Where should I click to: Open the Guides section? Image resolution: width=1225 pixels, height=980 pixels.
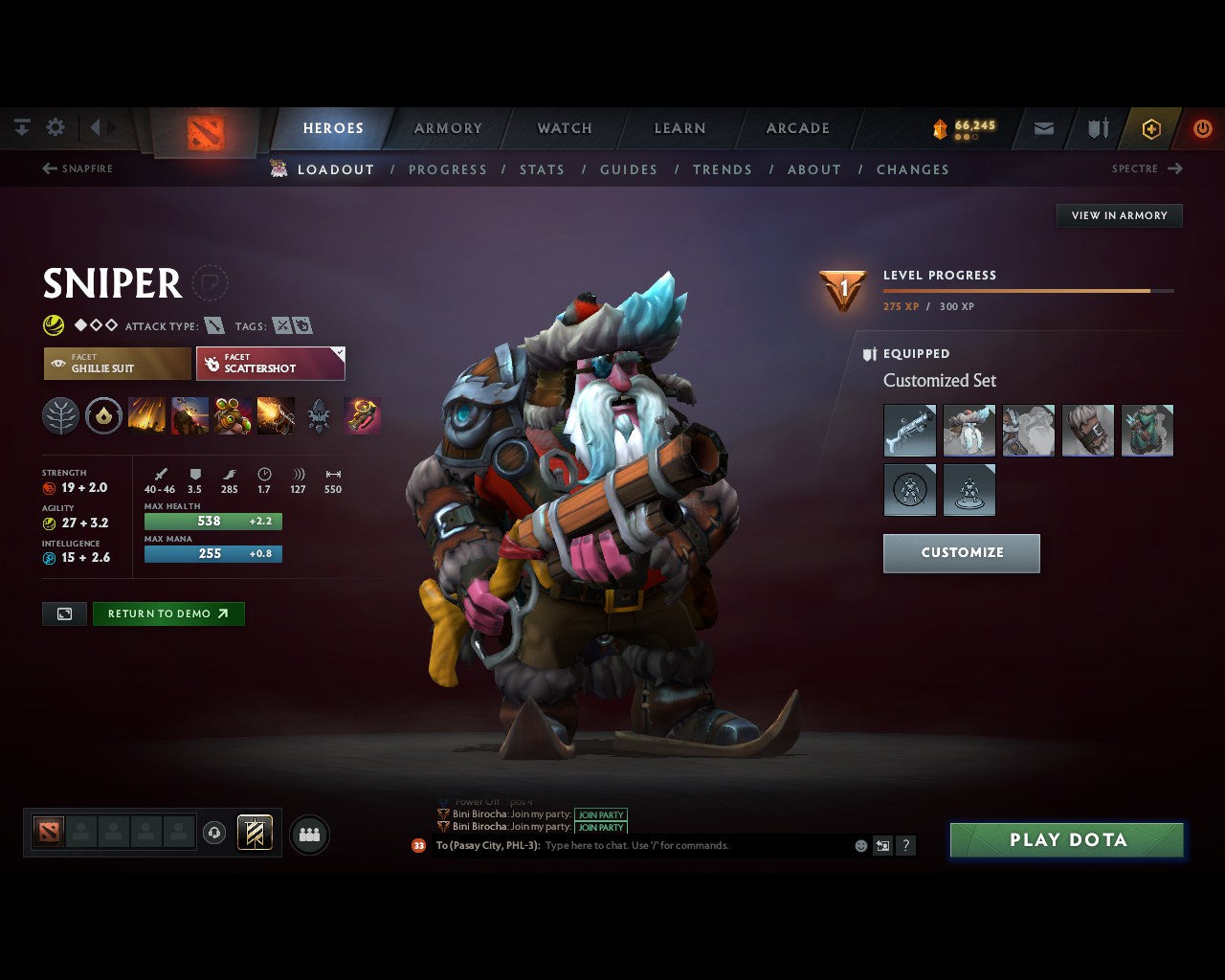629,169
